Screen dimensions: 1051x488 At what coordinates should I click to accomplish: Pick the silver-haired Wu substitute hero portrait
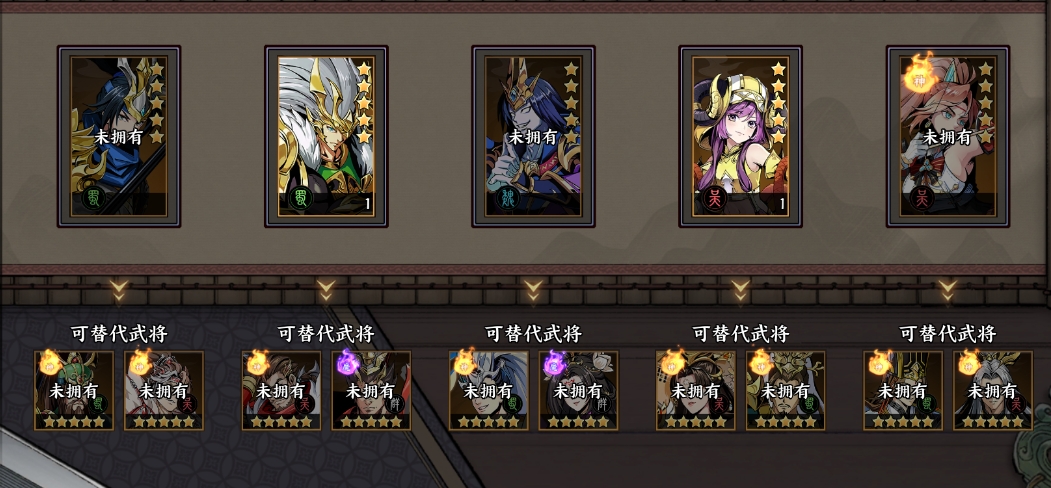tap(992, 390)
